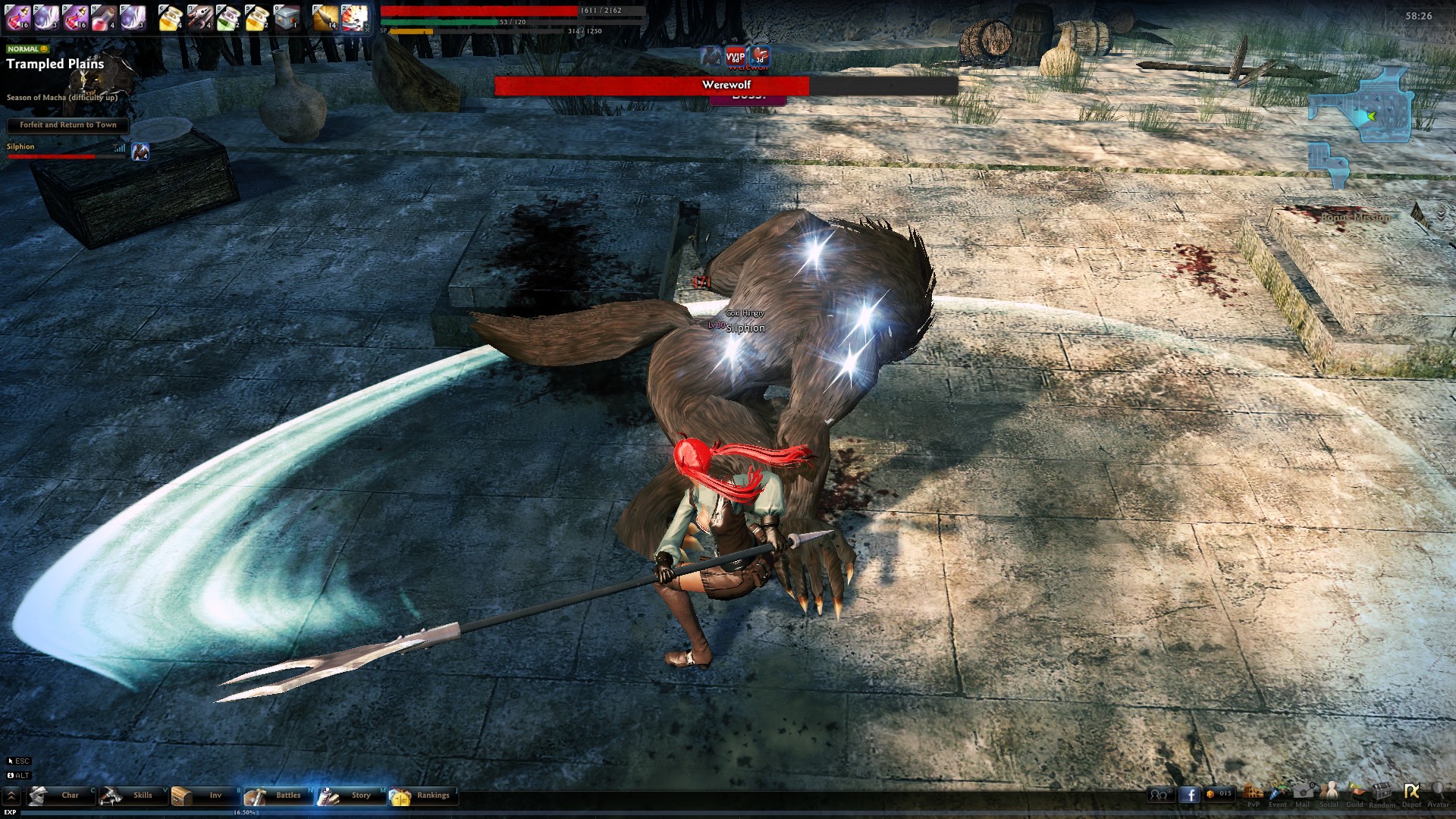
Task: Open the Skills menu
Action: coord(133,795)
